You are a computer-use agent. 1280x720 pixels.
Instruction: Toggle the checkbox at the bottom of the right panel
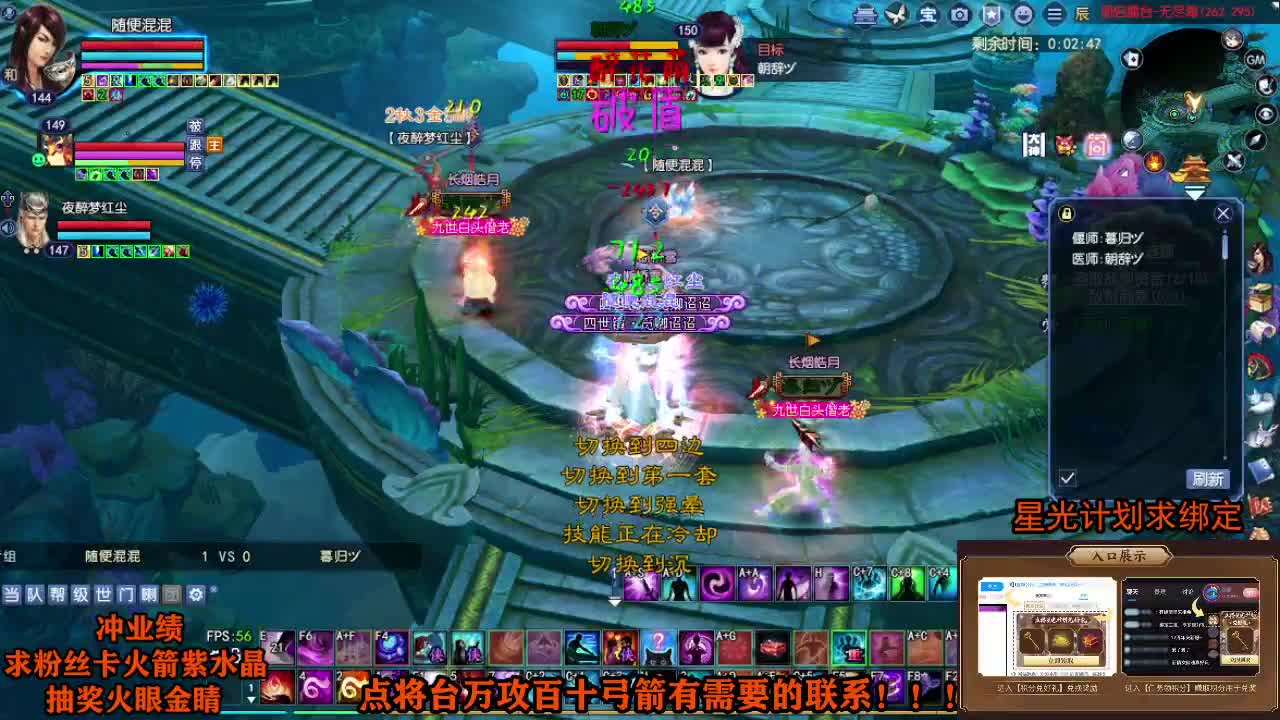click(x=1068, y=478)
